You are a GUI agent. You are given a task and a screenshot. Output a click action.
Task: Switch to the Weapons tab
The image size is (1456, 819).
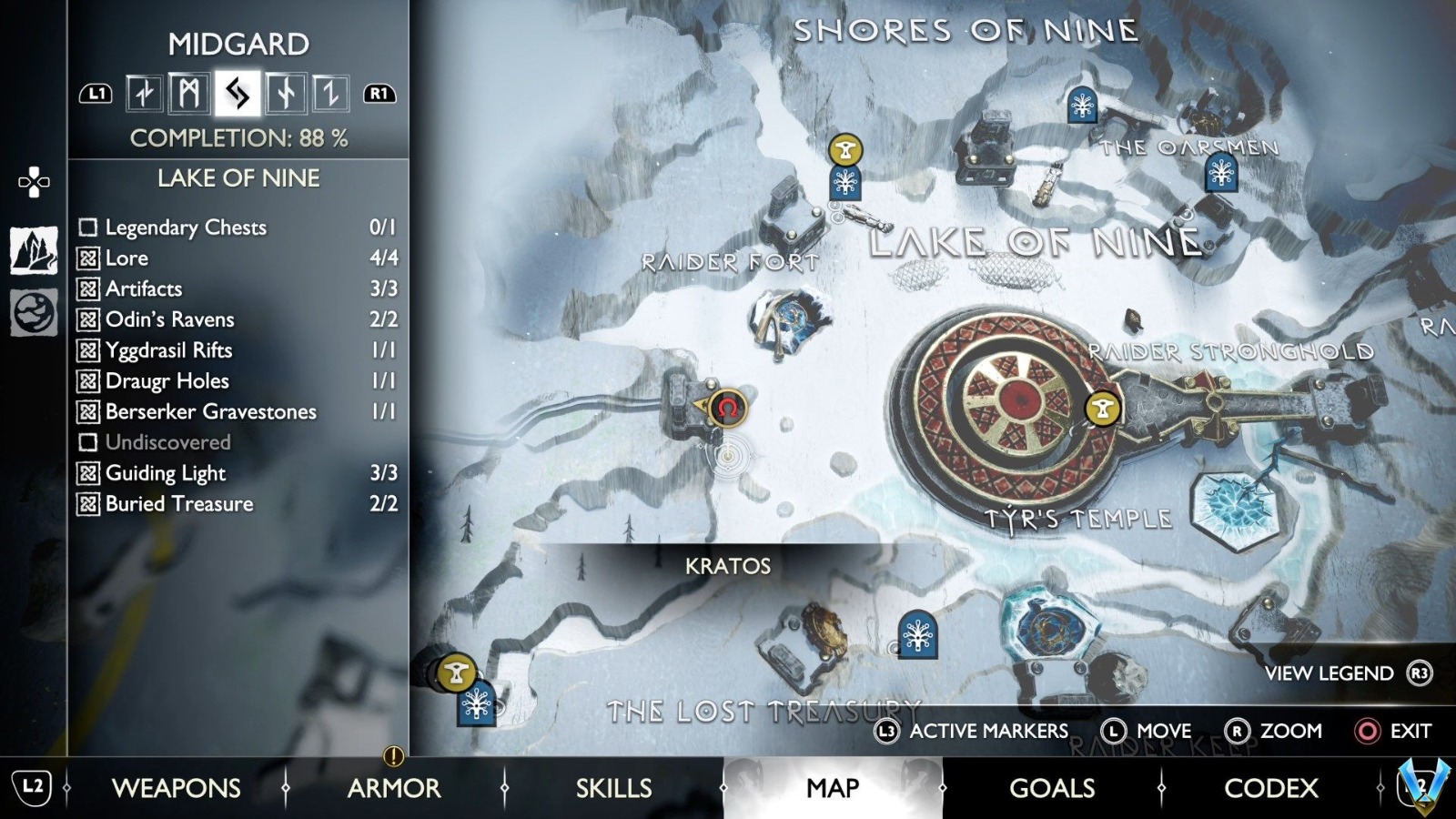pos(176,788)
